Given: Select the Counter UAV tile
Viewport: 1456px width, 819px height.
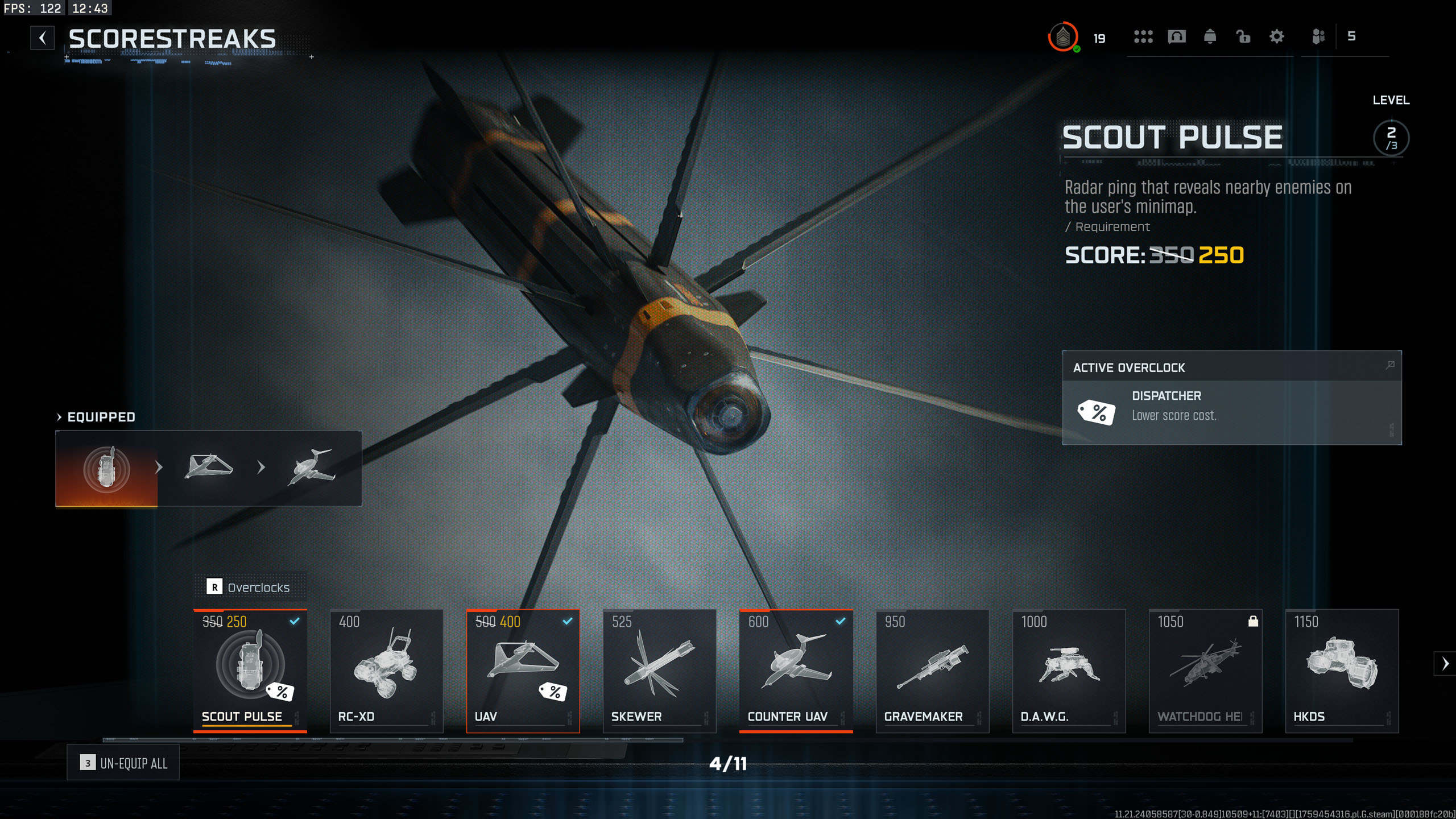Looking at the screenshot, I should click(x=796, y=670).
